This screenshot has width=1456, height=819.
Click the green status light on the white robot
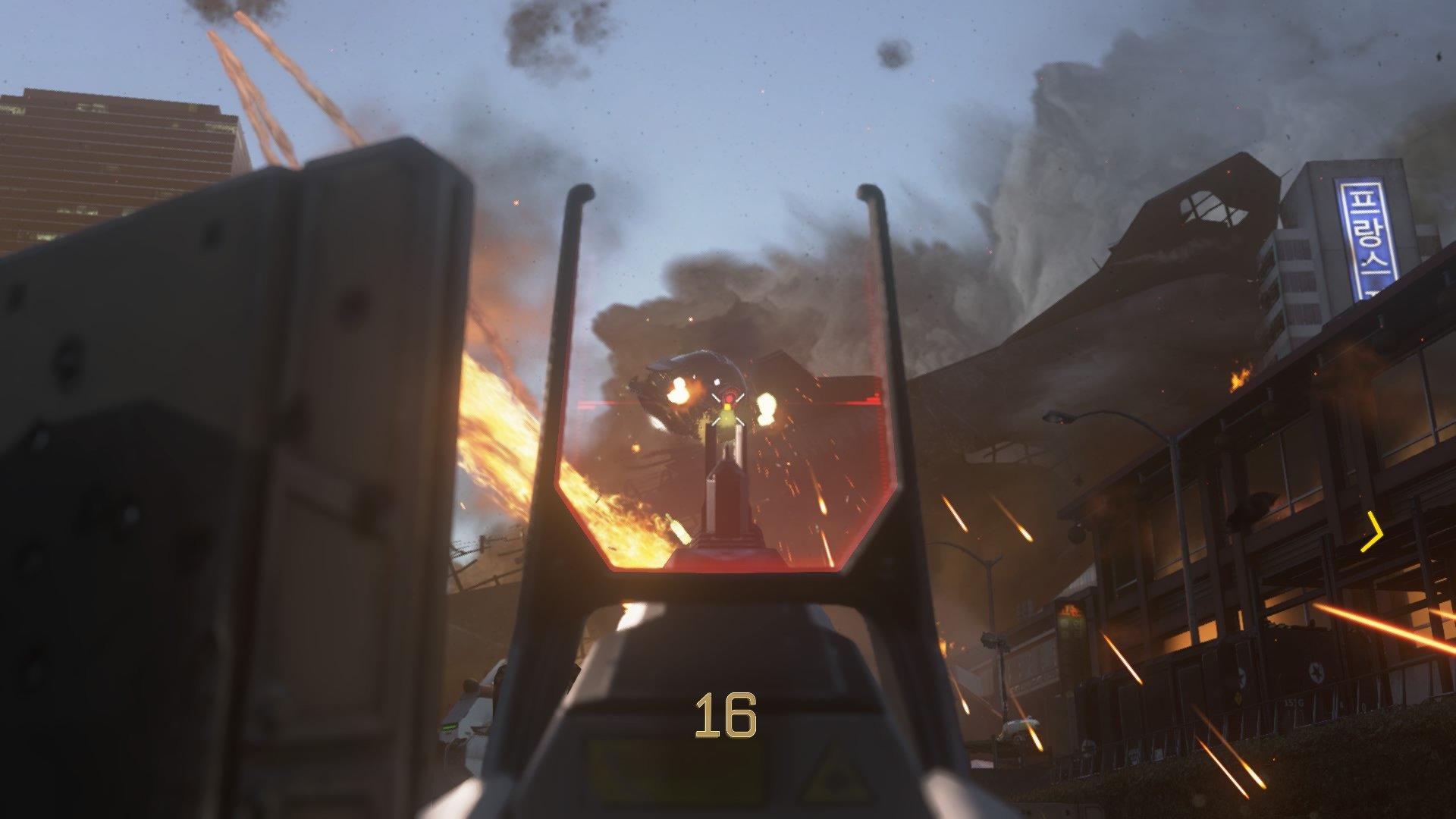(x=449, y=725)
